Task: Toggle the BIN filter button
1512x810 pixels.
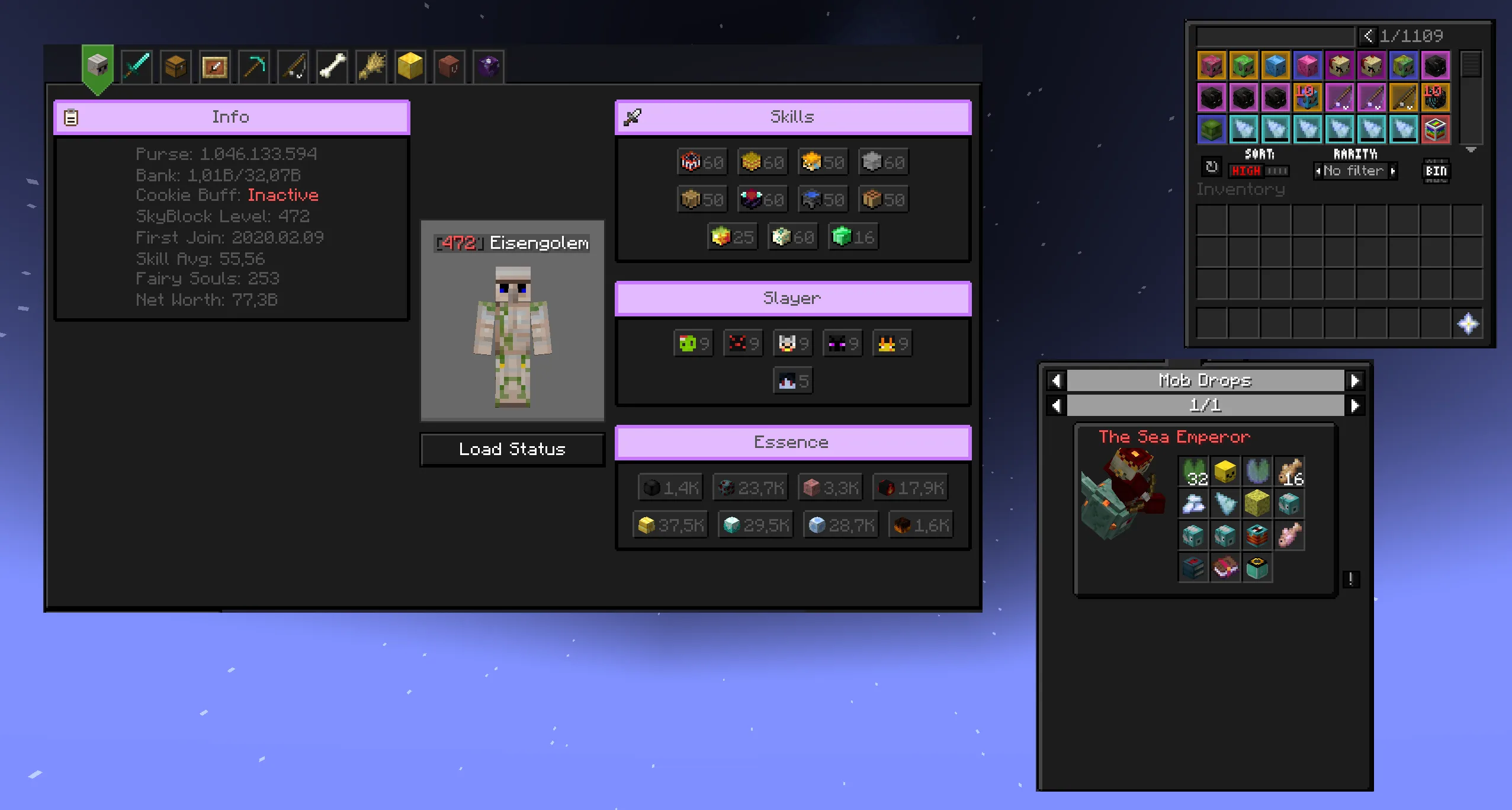Action: 1436,171
